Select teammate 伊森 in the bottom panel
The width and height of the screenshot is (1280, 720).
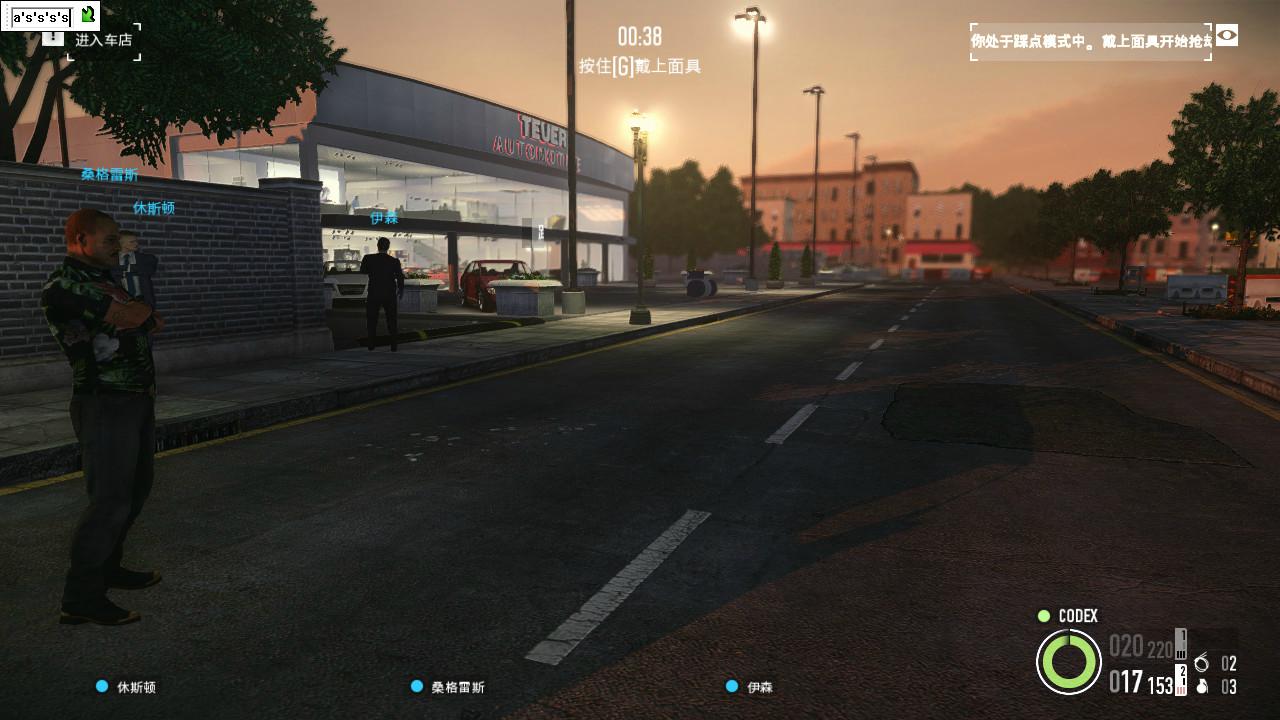[x=759, y=687]
